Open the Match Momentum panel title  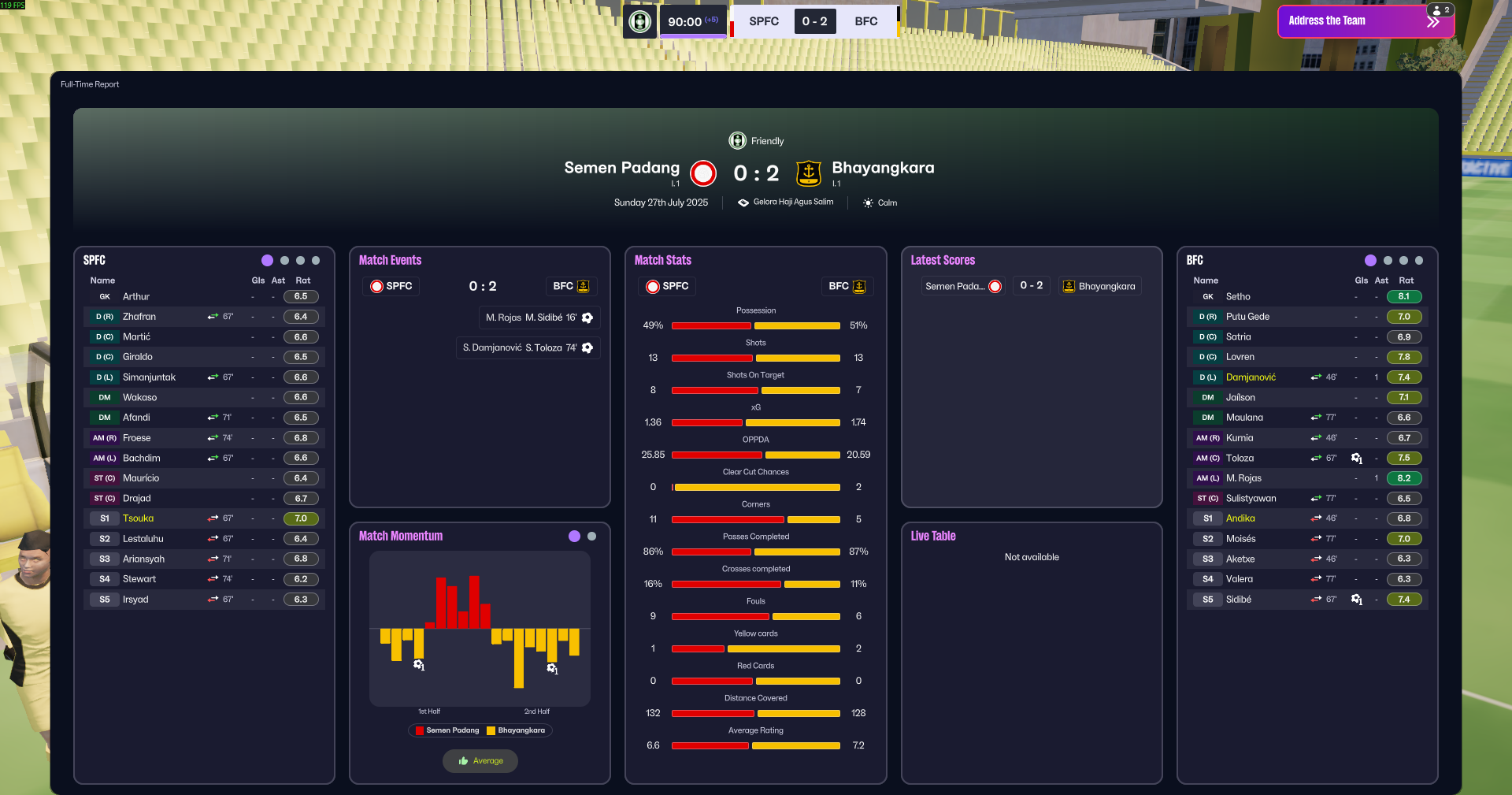pyautogui.click(x=400, y=536)
